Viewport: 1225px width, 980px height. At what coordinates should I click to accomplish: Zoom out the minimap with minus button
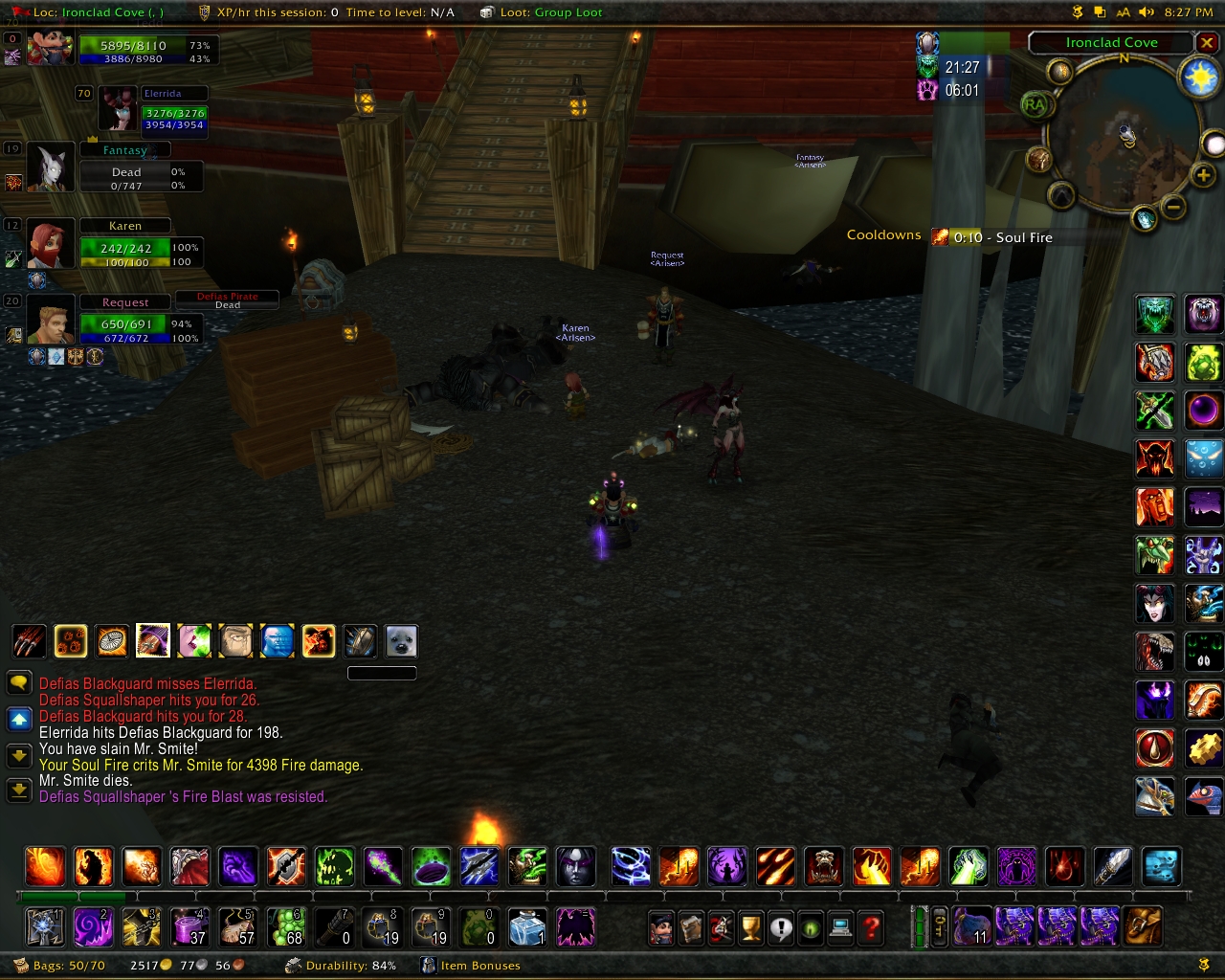pyautogui.click(x=1173, y=207)
